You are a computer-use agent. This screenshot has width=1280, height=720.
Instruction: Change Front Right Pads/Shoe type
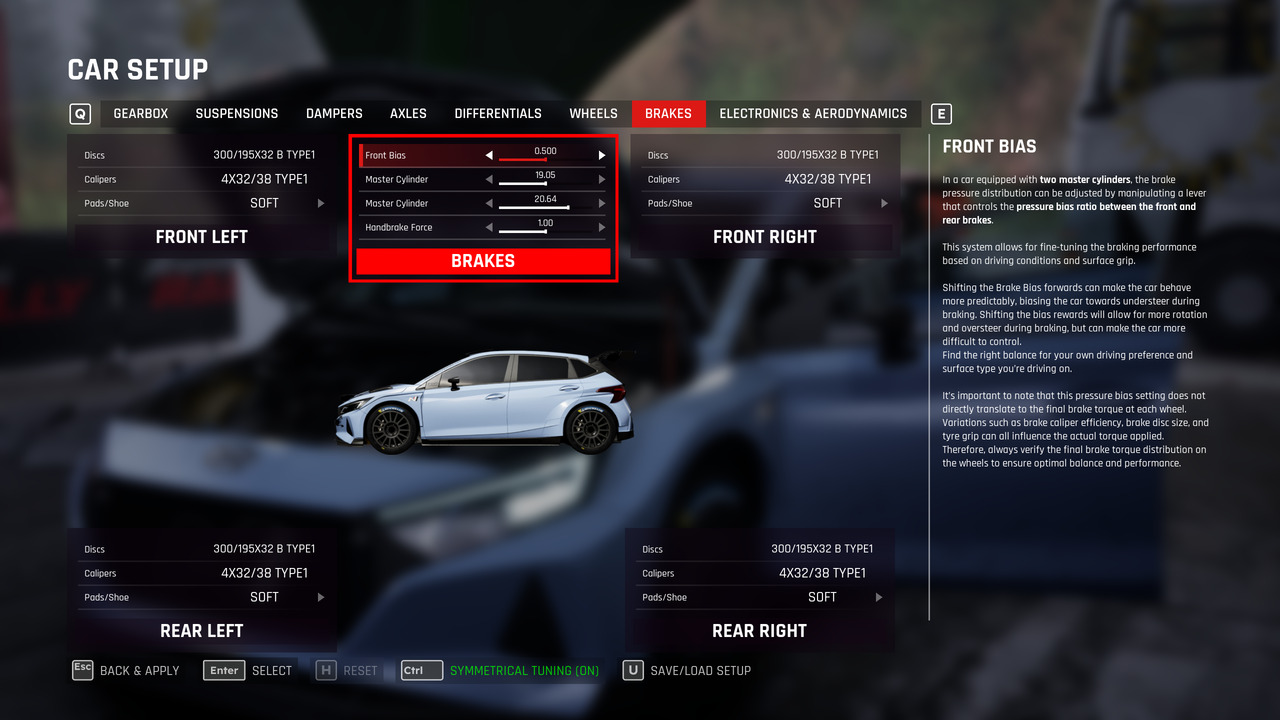pyautogui.click(x=884, y=203)
